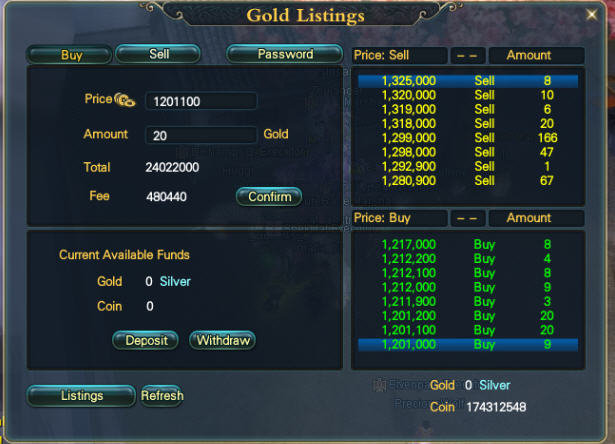
Task: Switch to the Buy tab
Action: tap(70, 55)
